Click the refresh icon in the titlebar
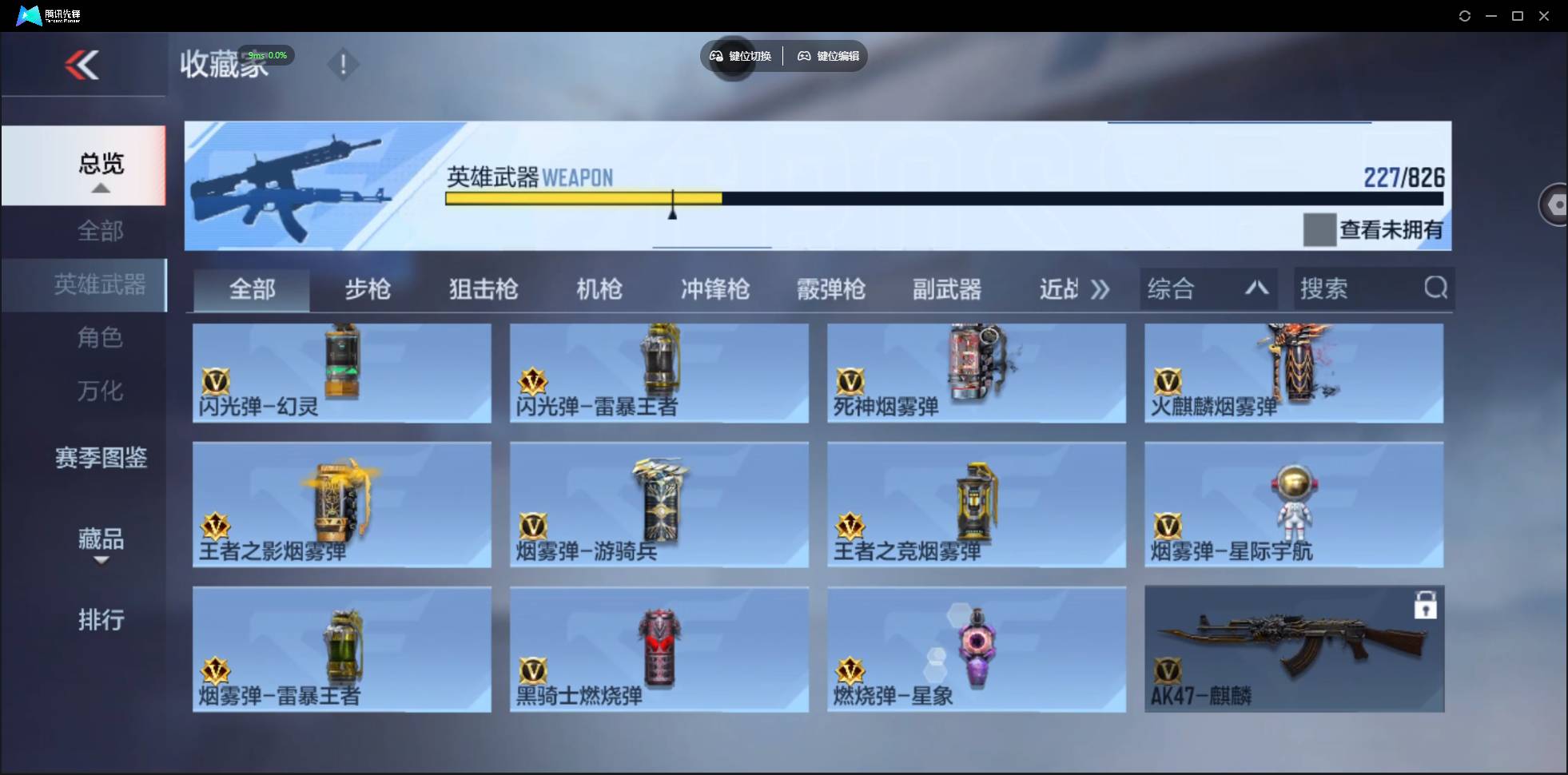Screen dimensions: 1568x775 (x=1465, y=15)
